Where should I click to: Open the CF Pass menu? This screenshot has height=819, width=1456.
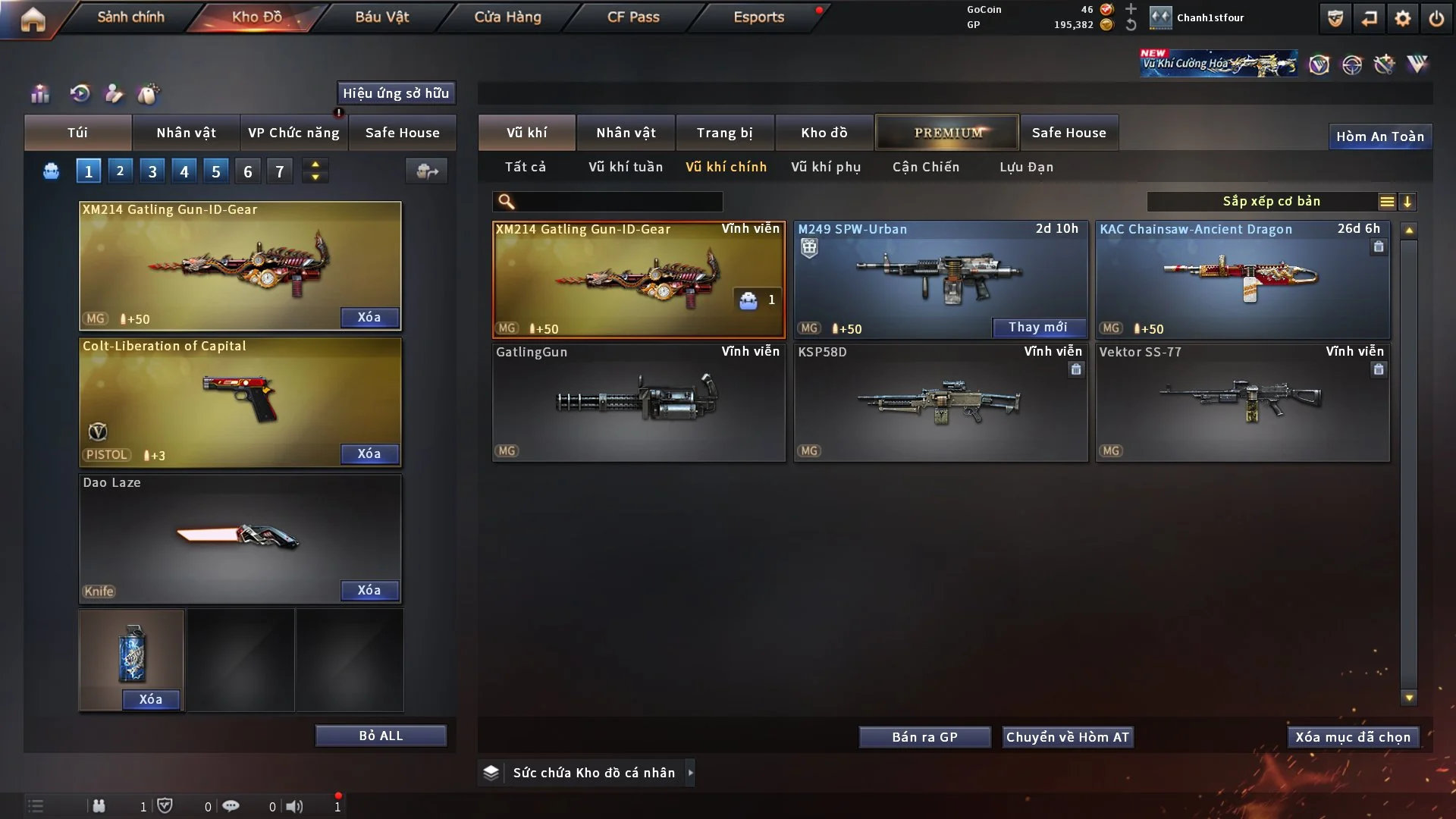pyautogui.click(x=633, y=17)
